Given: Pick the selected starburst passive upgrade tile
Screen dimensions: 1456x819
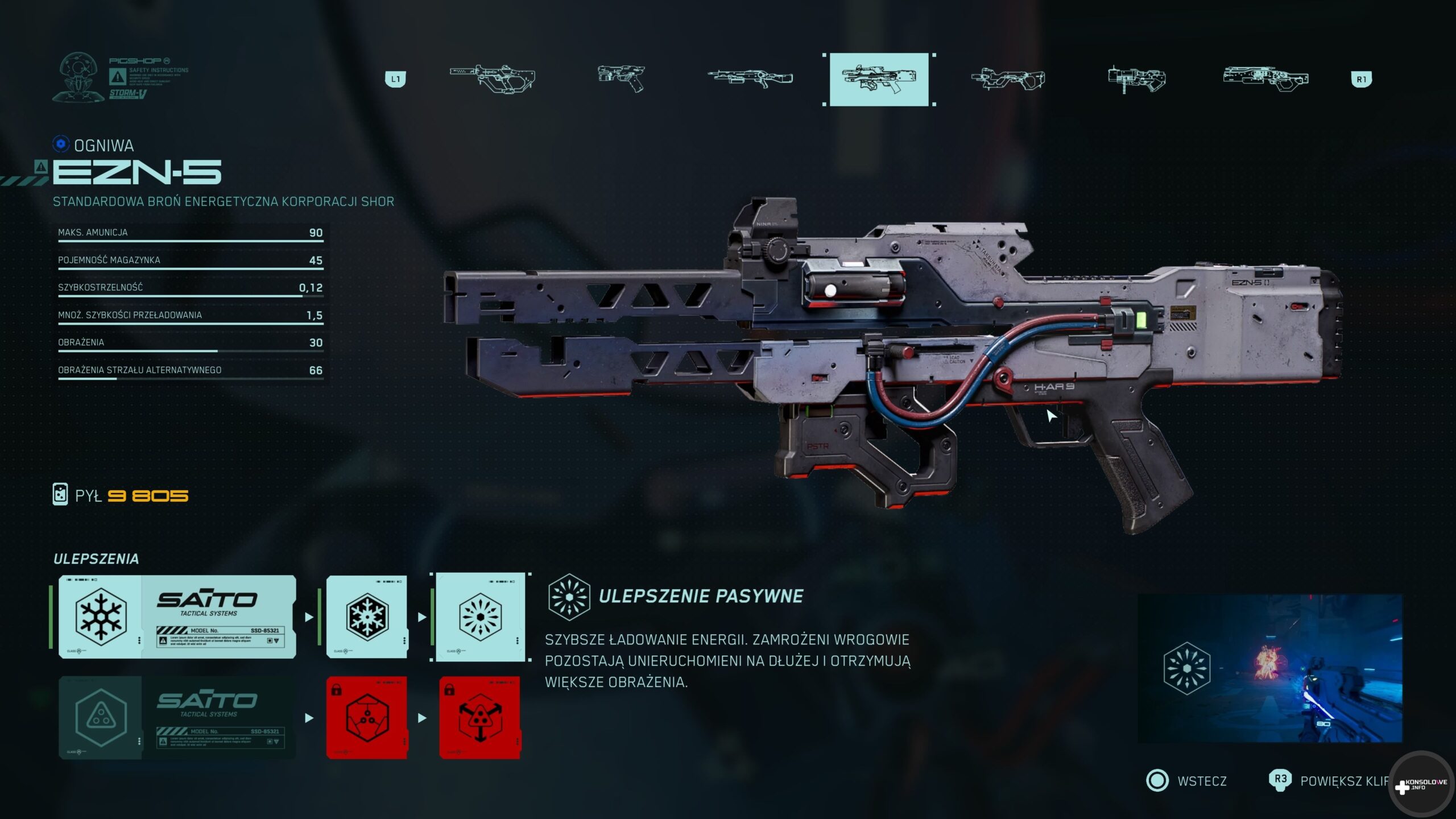Looking at the screenshot, I should tap(480, 617).
